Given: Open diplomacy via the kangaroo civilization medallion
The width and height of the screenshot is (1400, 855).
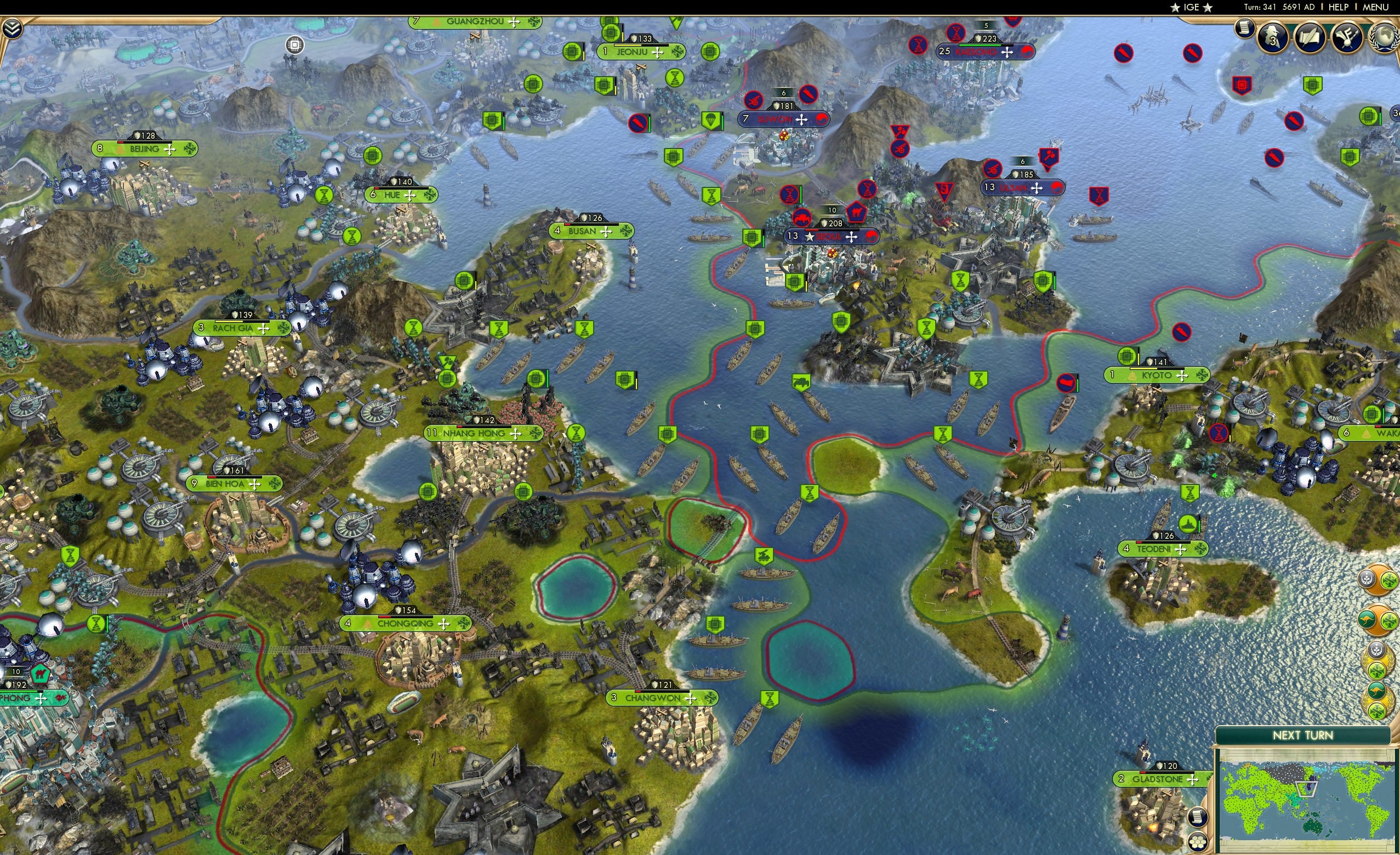Looking at the screenshot, I should click(x=1367, y=619).
